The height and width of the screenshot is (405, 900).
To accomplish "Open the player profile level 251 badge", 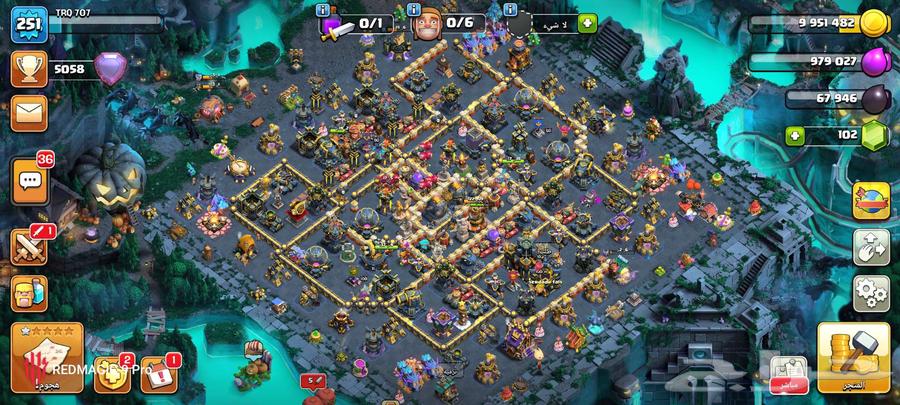I will tap(28, 23).
